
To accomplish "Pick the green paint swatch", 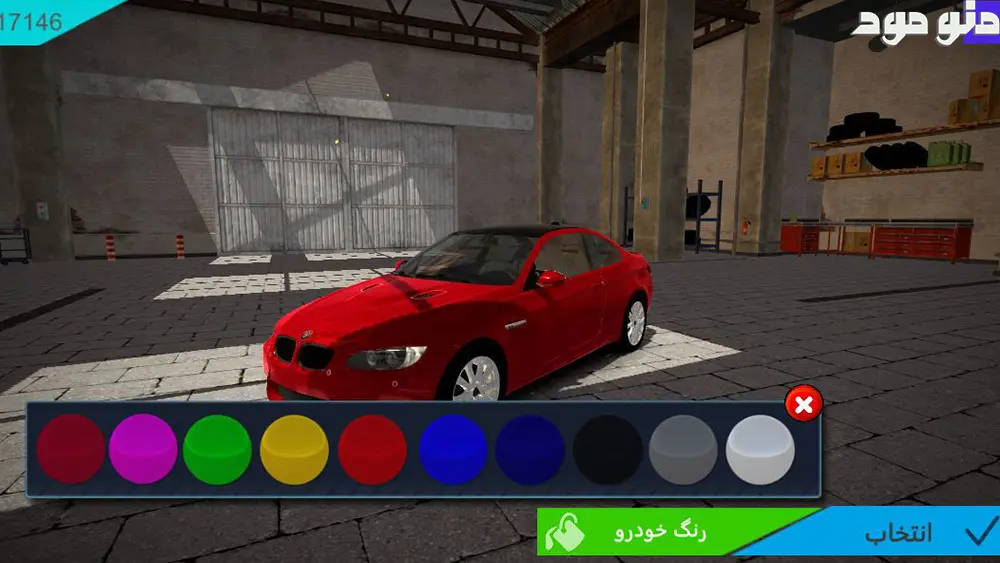I will (217, 450).
